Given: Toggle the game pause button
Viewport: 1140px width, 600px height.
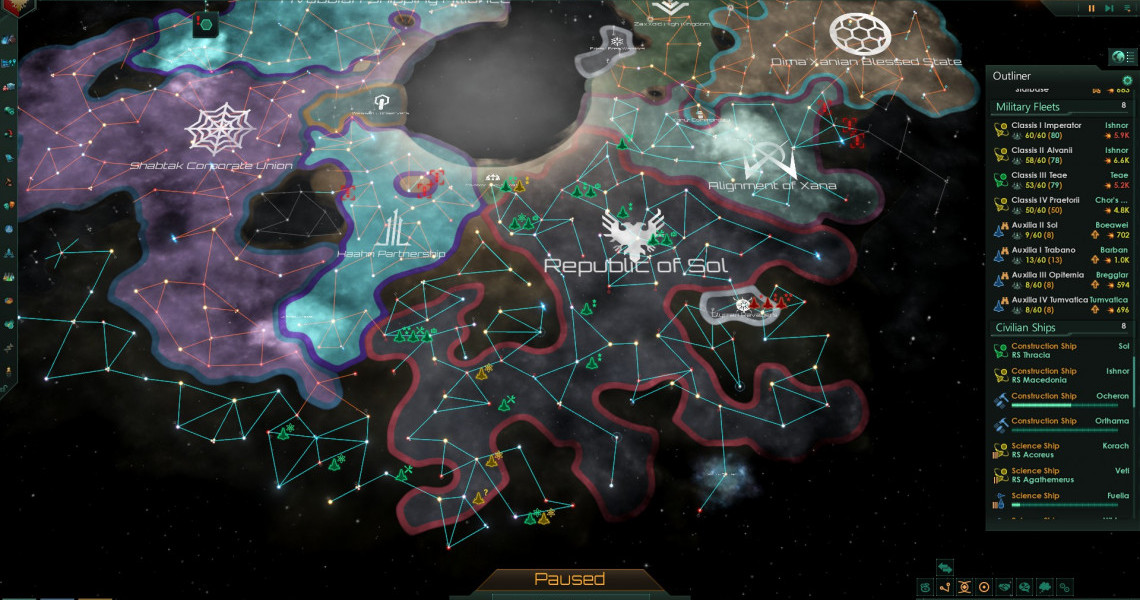Looking at the screenshot, I should click(1091, 8).
